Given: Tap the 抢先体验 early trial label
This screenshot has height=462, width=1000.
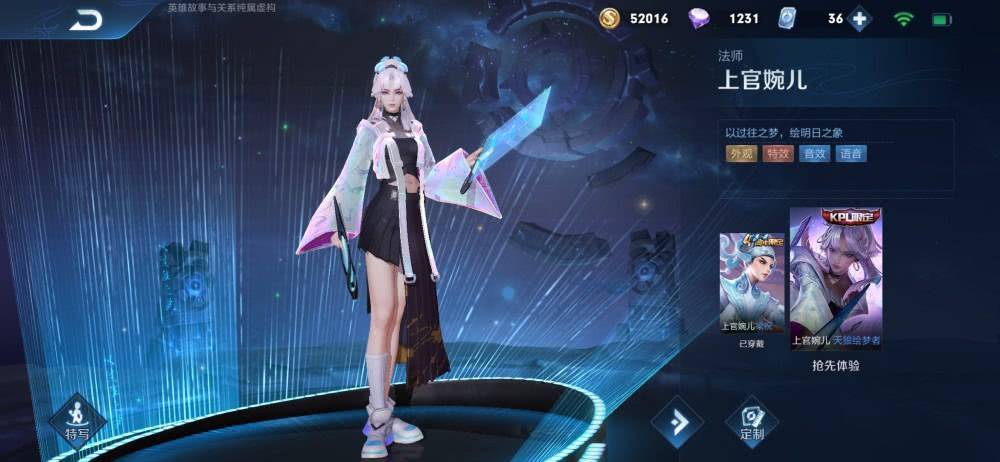Looking at the screenshot, I should [835, 366].
